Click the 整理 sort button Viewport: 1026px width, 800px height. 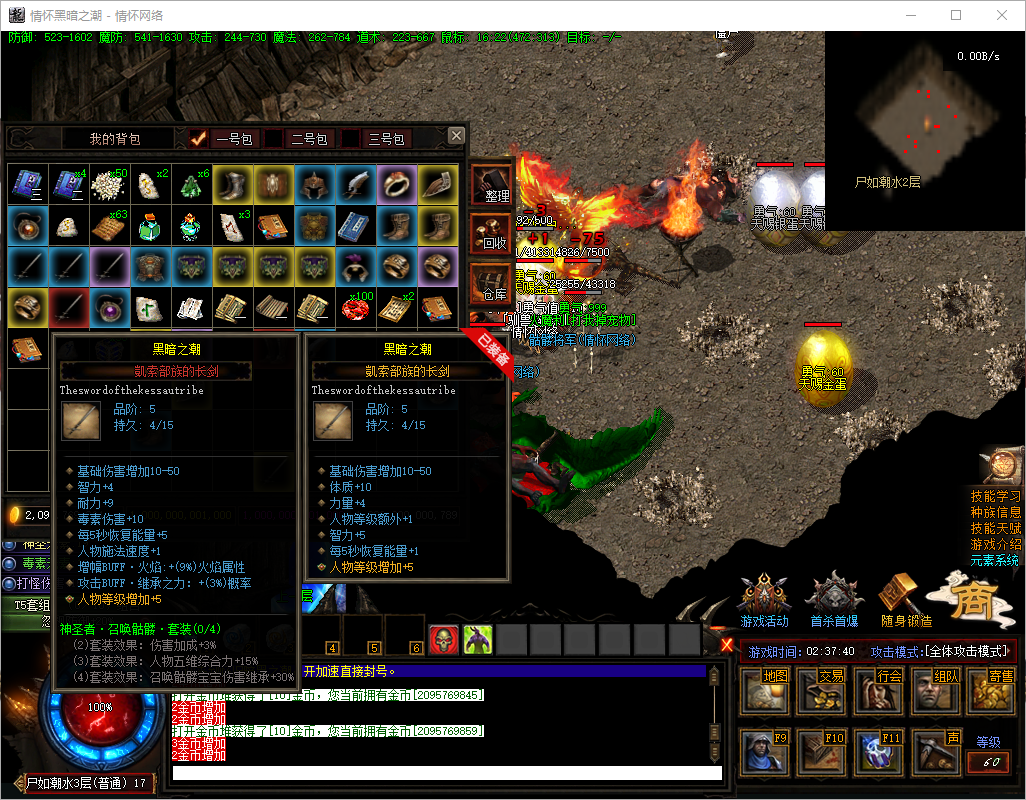[x=491, y=186]
